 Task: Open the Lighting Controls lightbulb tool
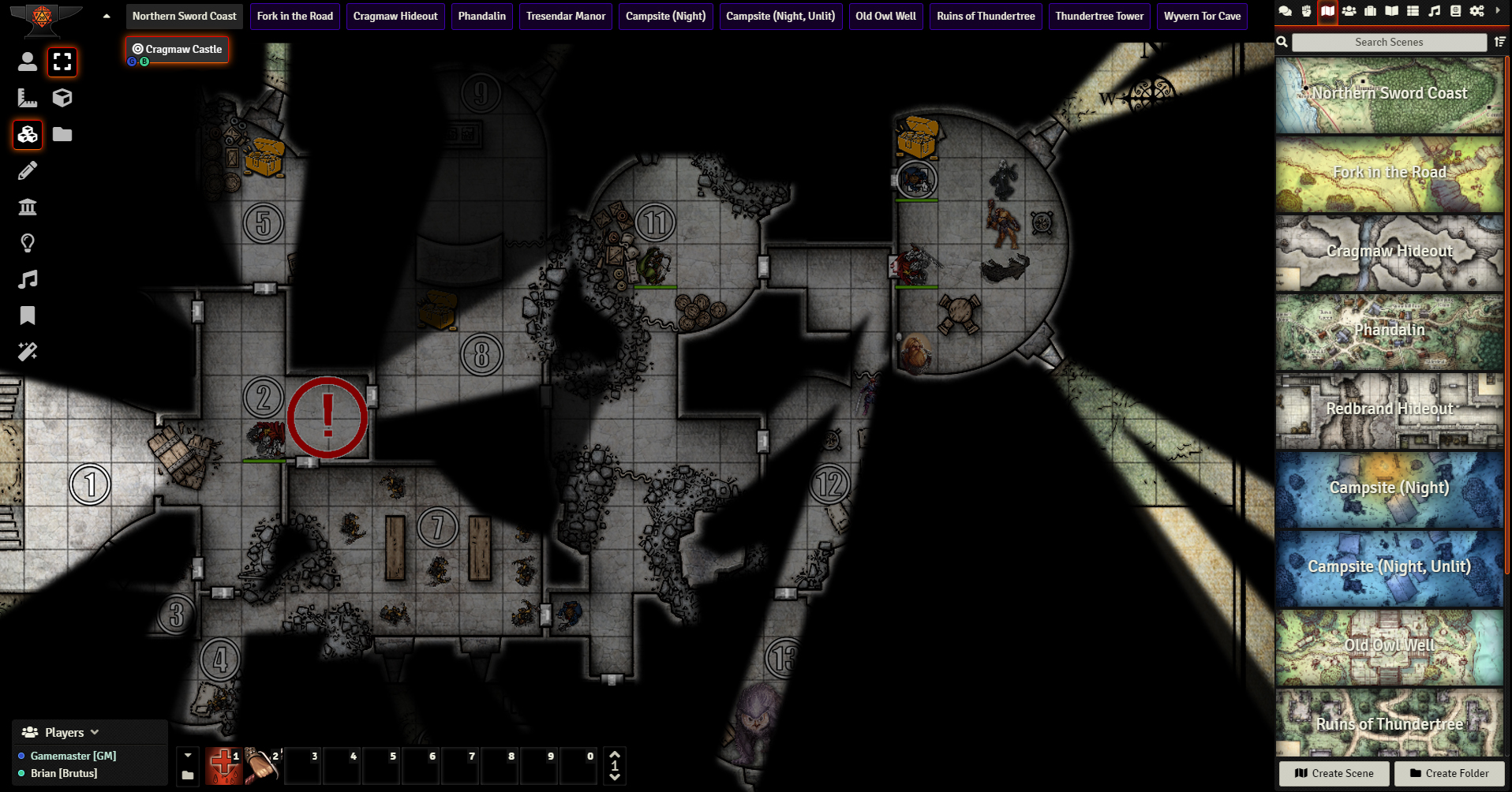point(28,243)
